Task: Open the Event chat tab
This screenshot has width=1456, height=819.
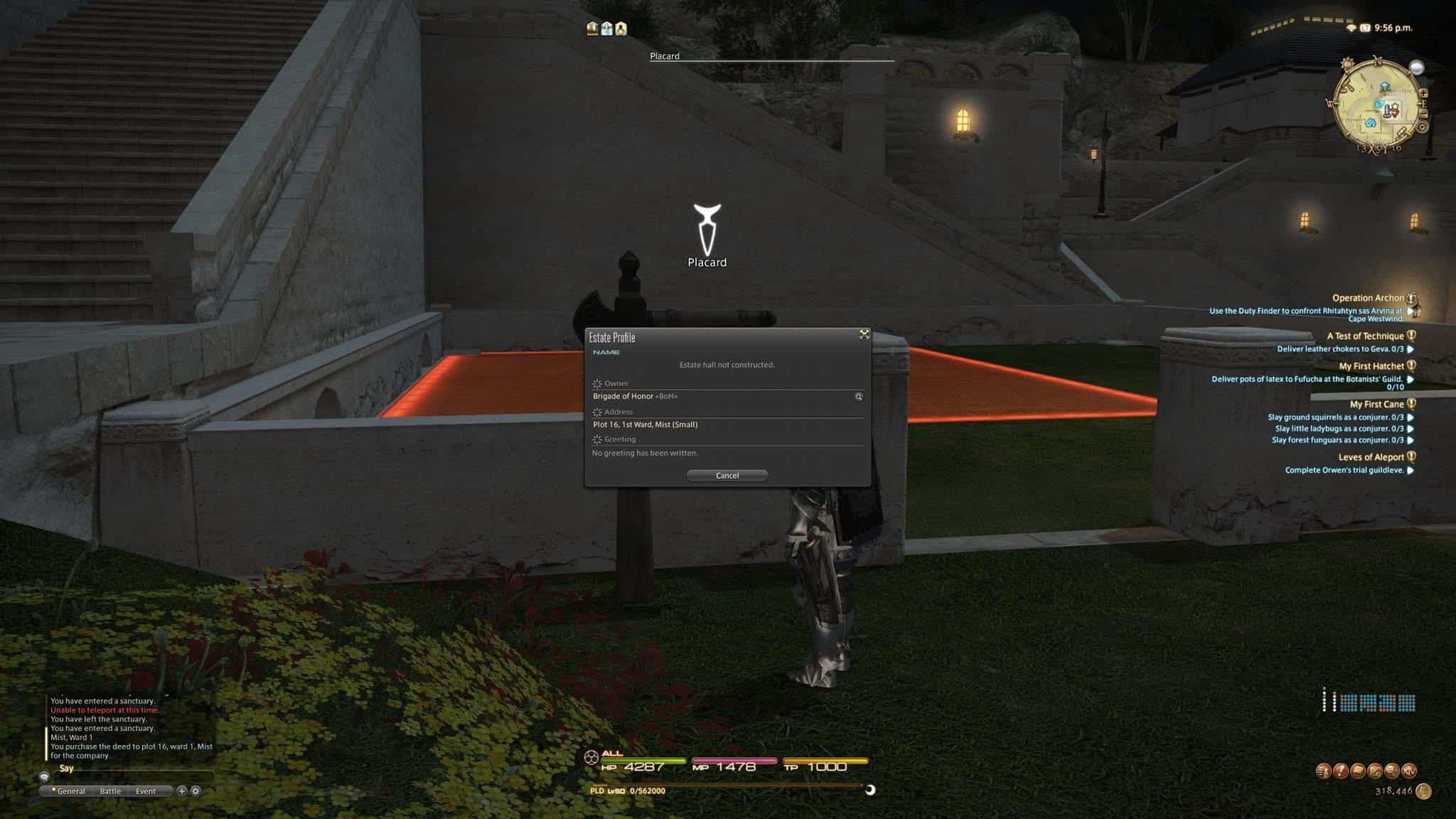Action: click(146, 791)
